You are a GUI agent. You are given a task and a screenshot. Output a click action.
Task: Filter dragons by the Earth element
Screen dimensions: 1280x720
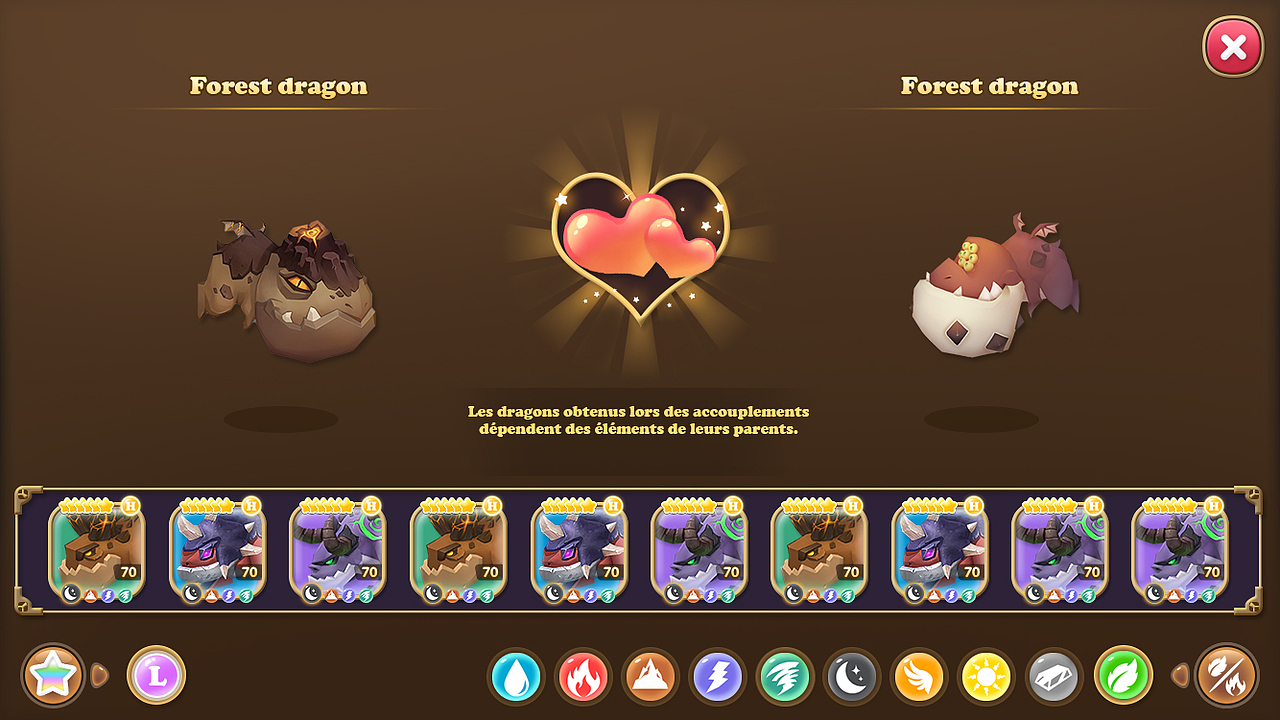pos(649,676)
